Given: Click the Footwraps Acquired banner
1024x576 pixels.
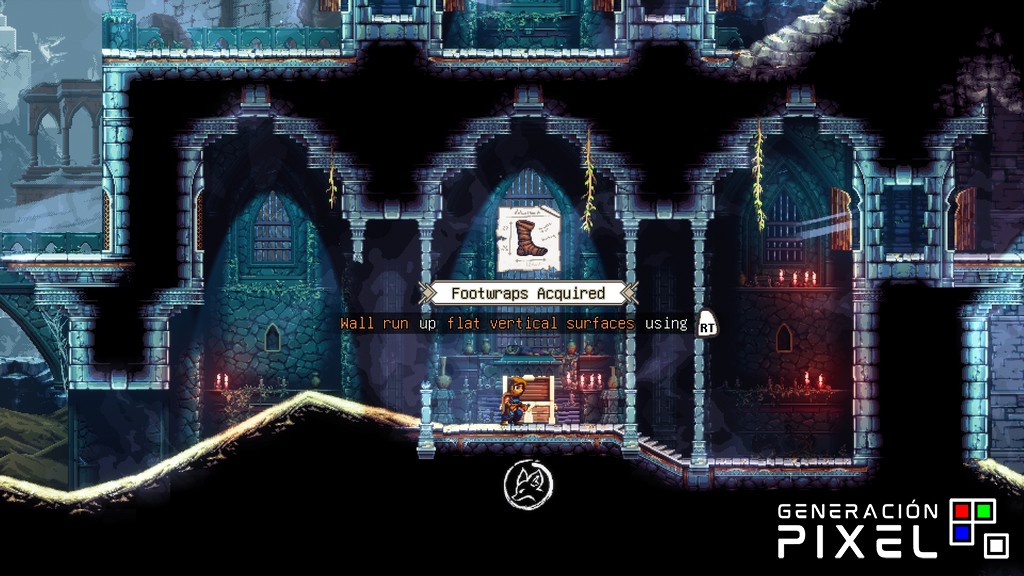Looking at the screenshot, I should [x=528, y=293].
